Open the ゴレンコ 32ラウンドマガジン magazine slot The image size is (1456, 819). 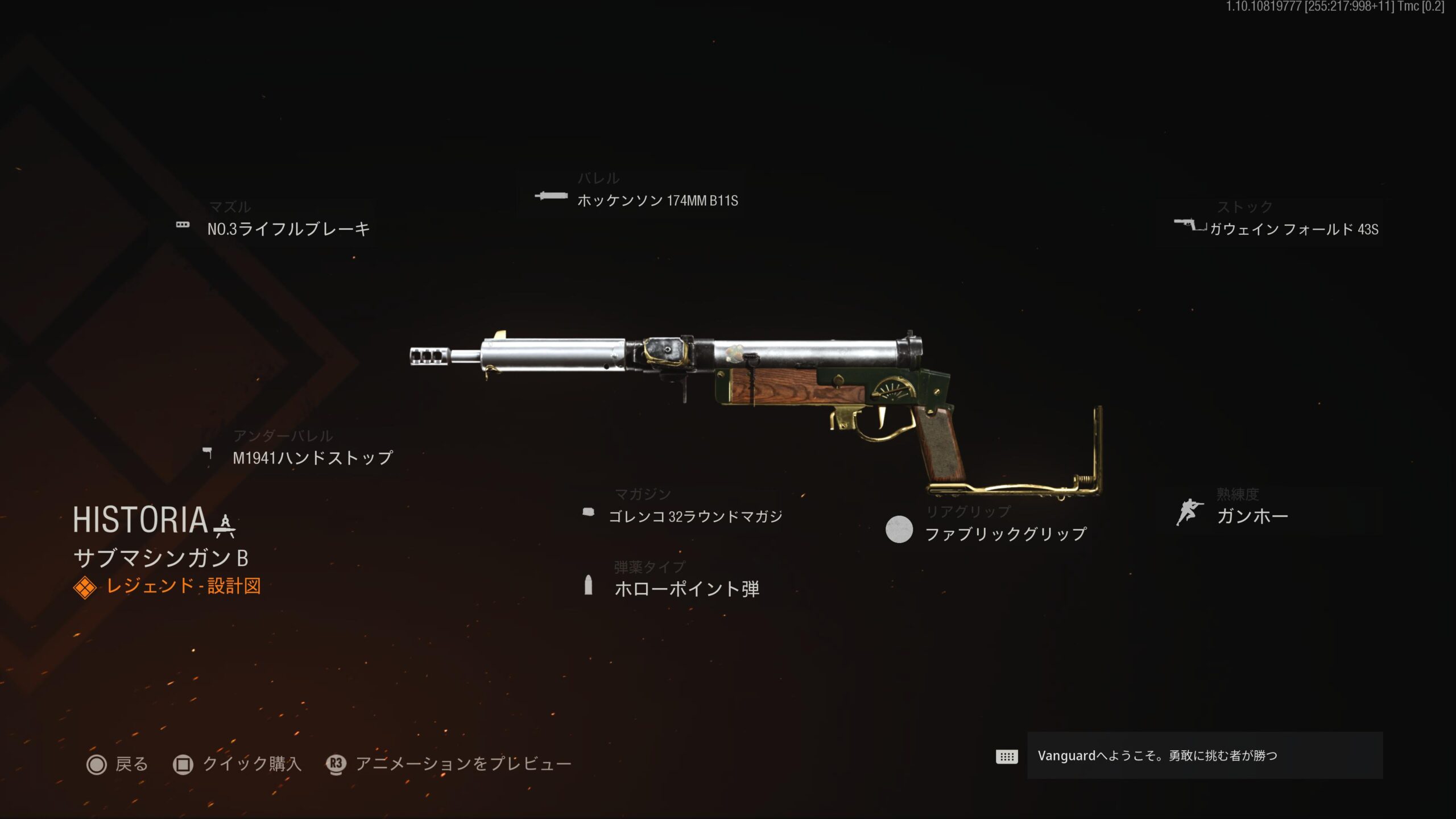point(695,516)
